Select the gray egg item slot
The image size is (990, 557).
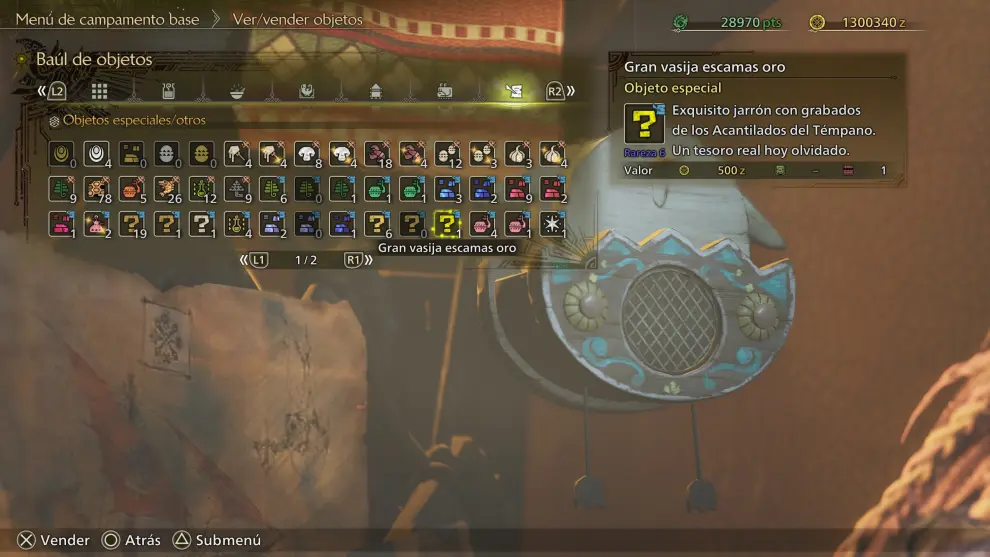(166, 153)
